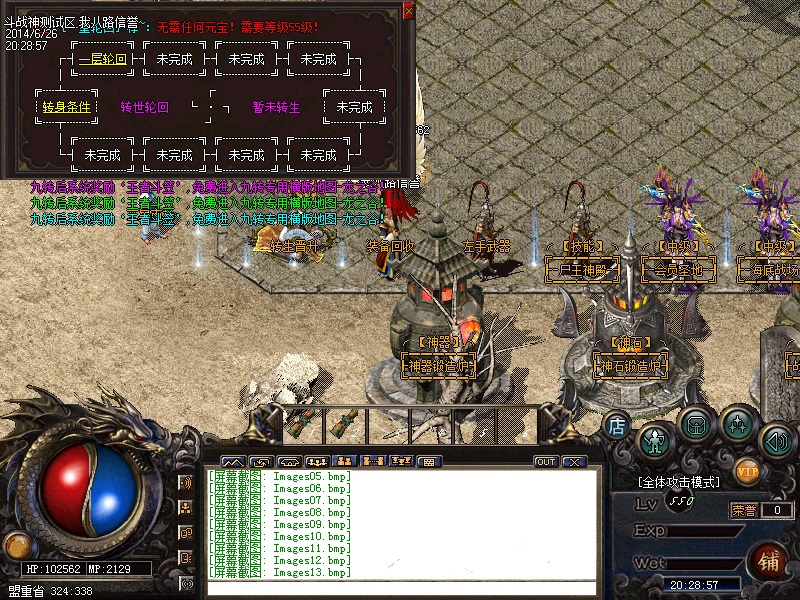Open the 转身条件 requirements link

(x=66, y=107)
